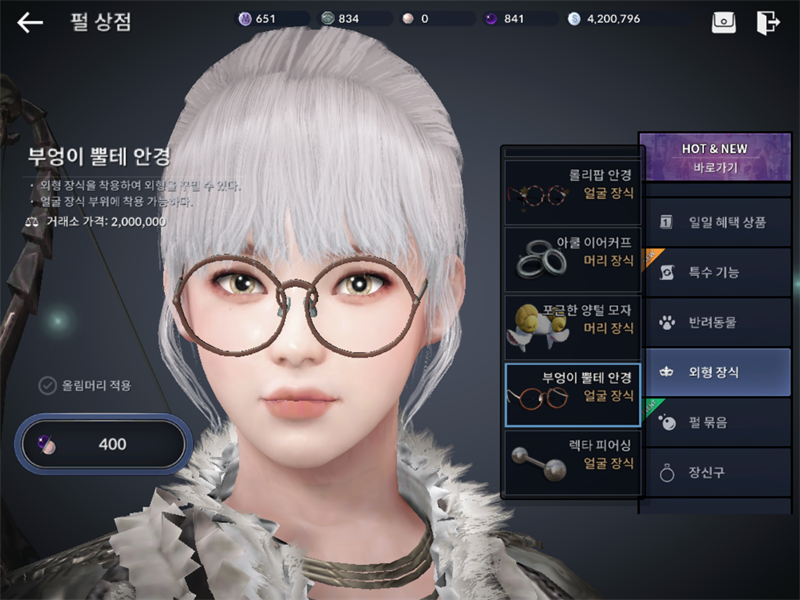Switch to the 특수 기능 category
Viewport: 800px width, 600px height.
714,272
